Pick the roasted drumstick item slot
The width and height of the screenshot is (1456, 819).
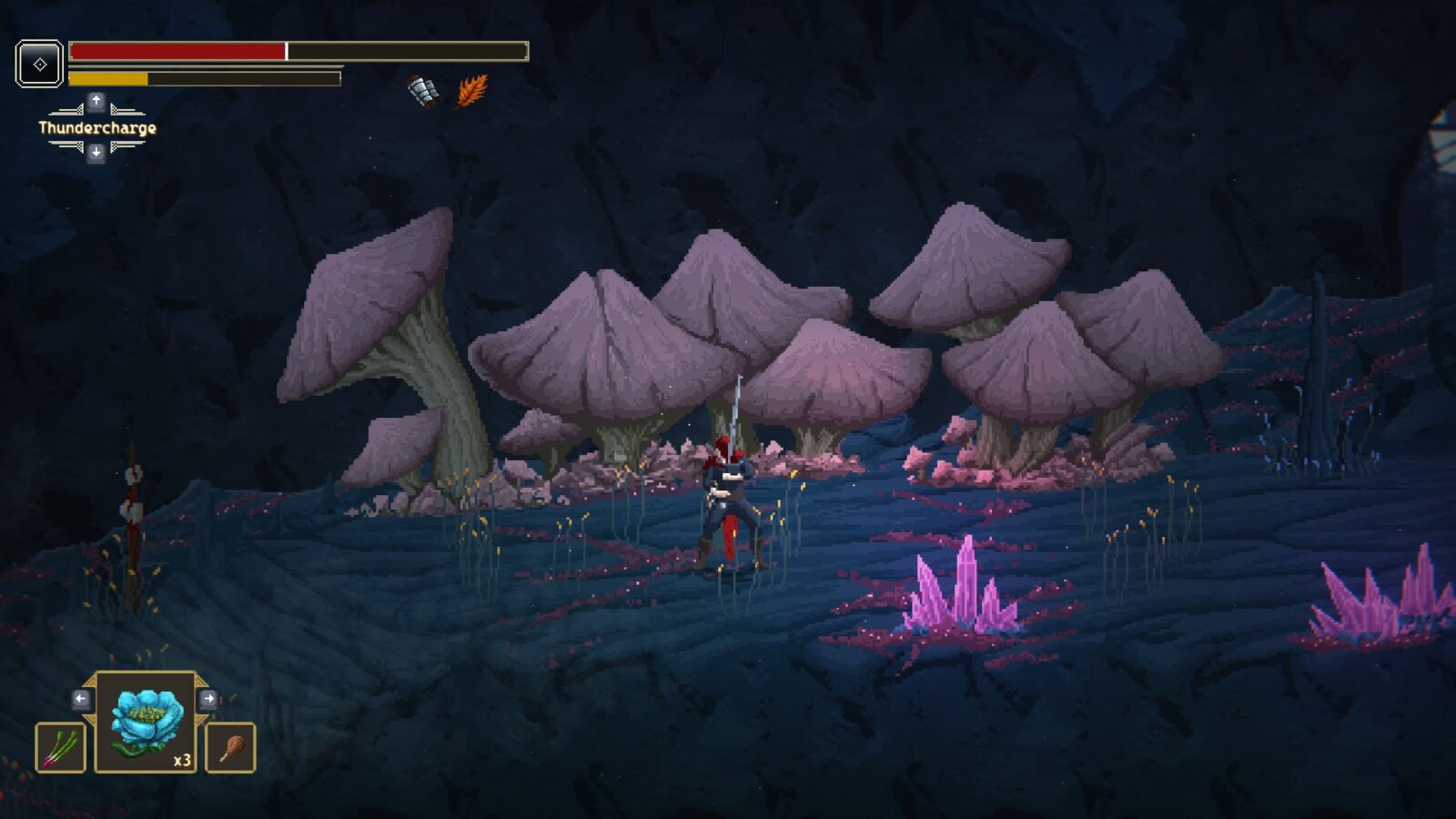coord(230,747)
